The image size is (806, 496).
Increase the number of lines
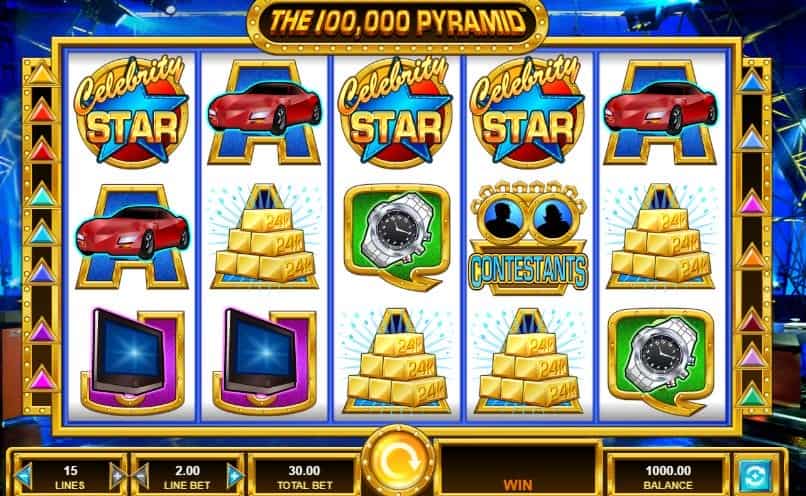(117, 475)
